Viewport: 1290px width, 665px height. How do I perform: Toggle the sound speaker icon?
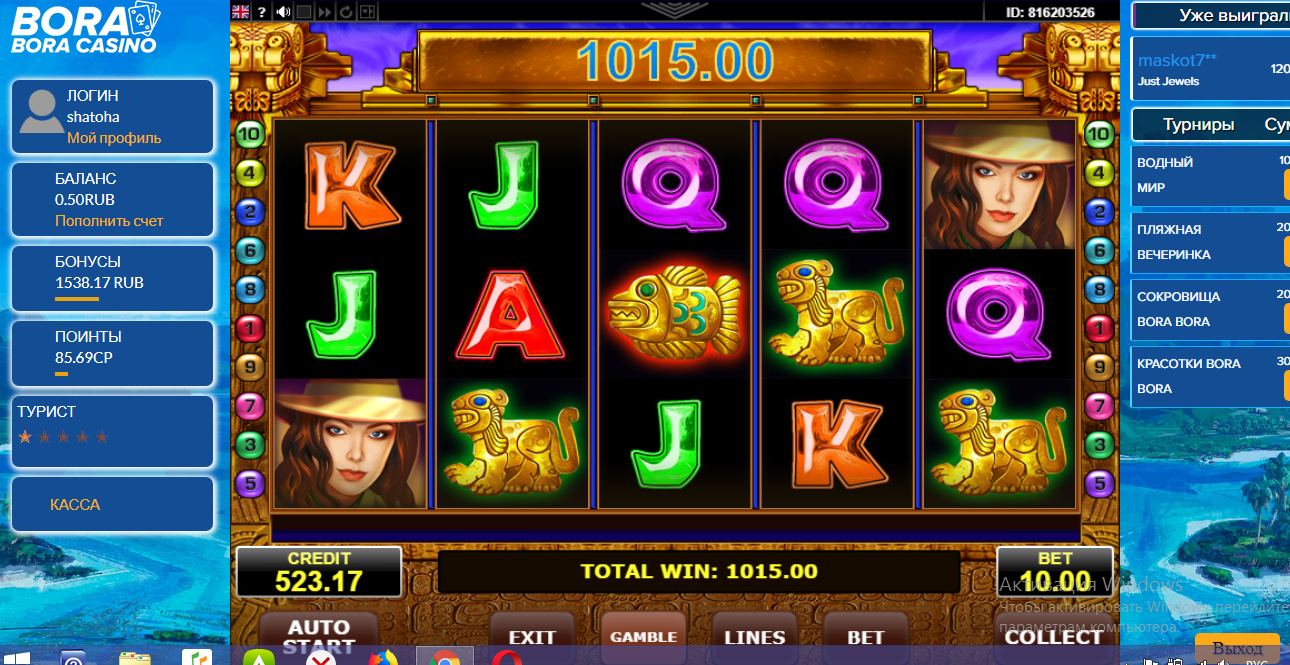283,12
